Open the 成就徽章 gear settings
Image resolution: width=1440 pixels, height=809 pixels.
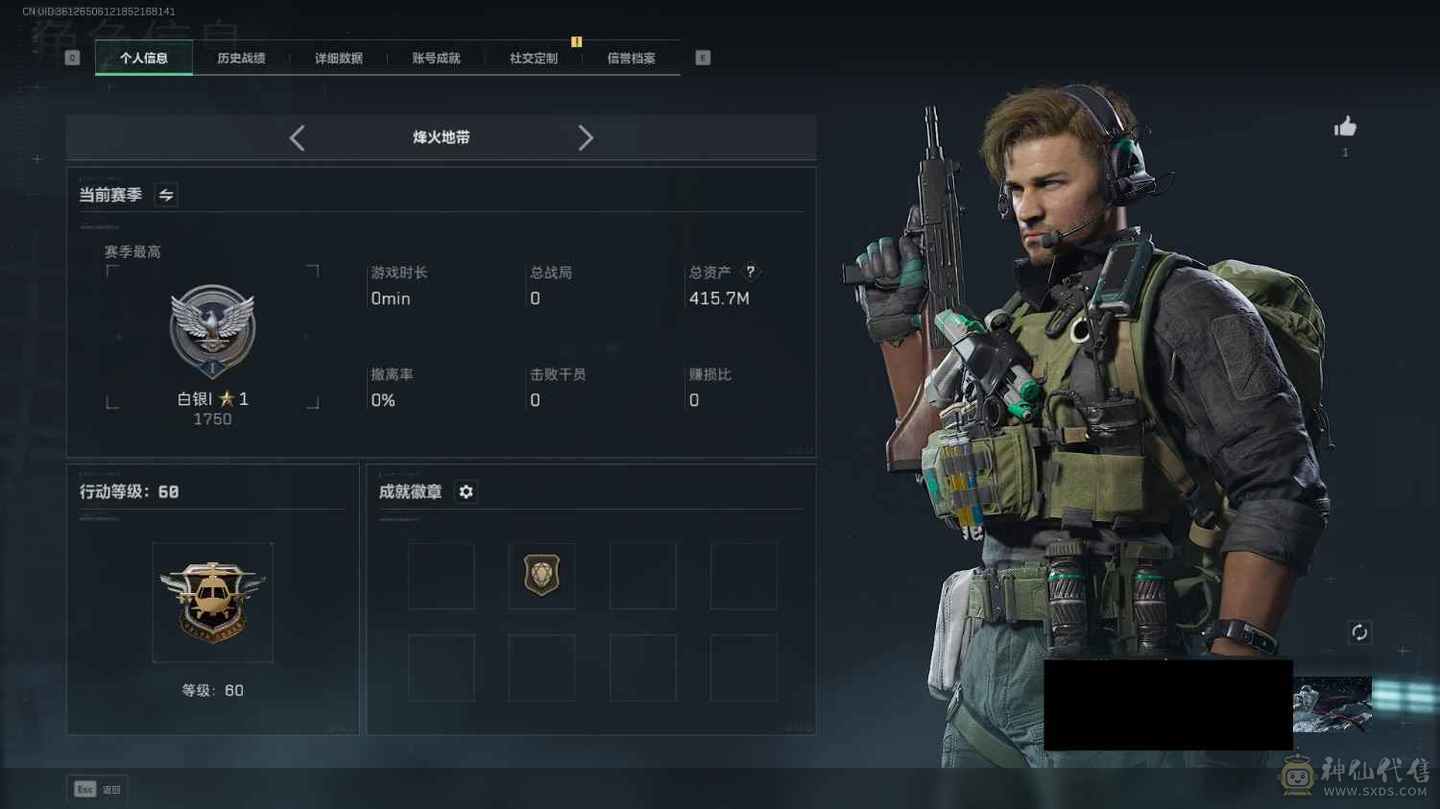[x=466, y=491]
